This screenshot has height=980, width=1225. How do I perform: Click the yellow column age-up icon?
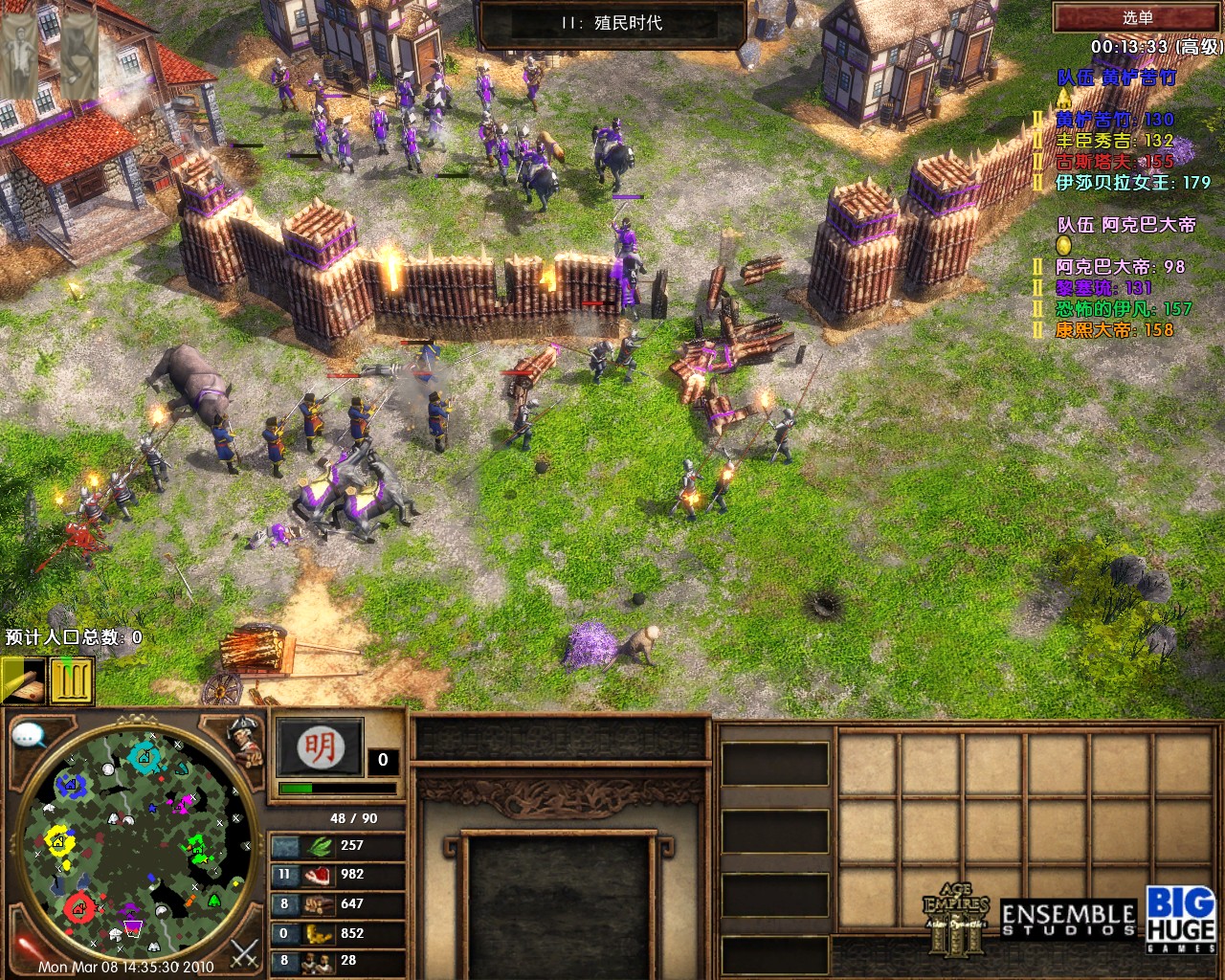[x=72, y=680]
